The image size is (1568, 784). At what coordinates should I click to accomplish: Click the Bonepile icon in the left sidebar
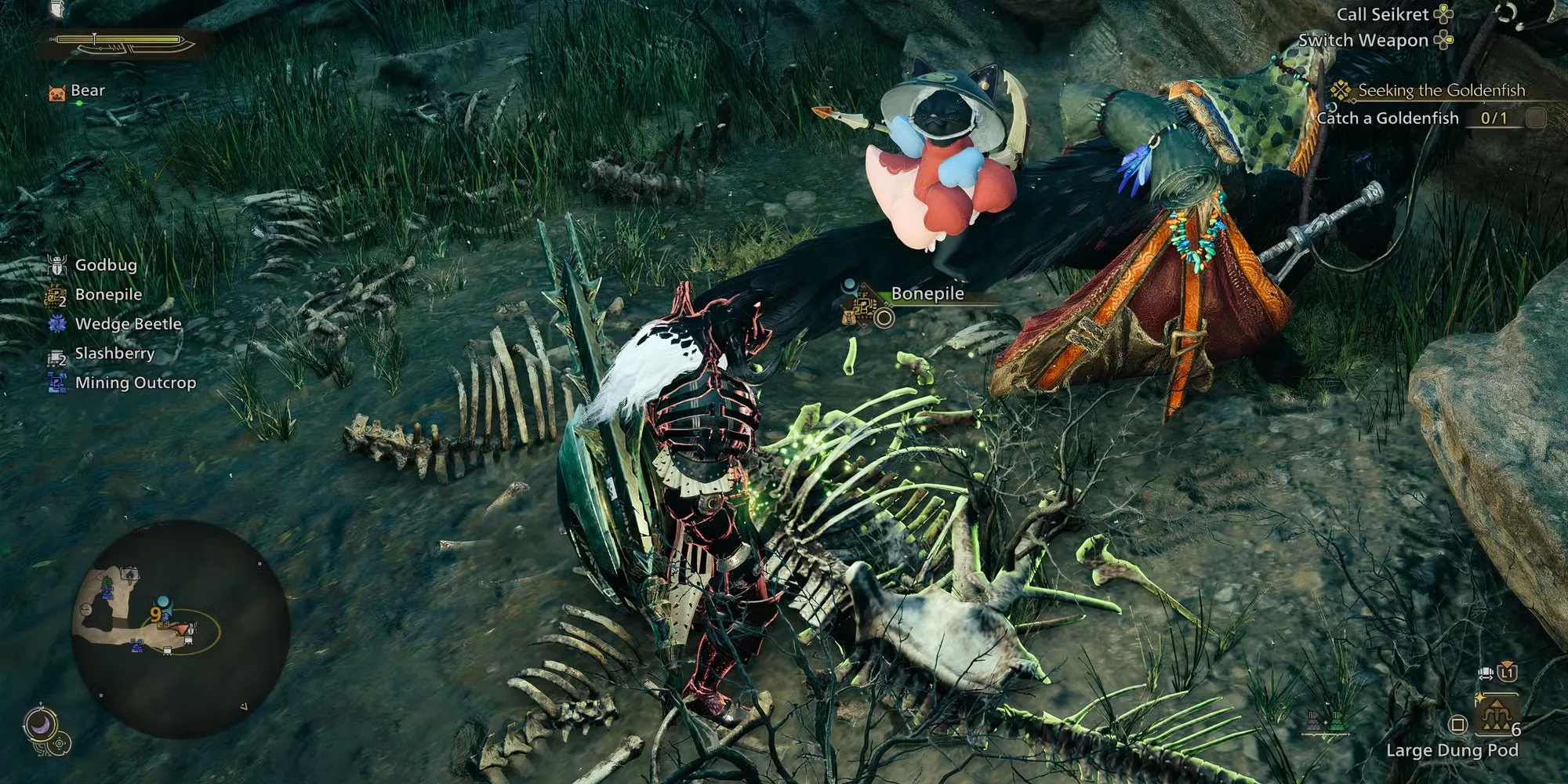click(57, 295)
